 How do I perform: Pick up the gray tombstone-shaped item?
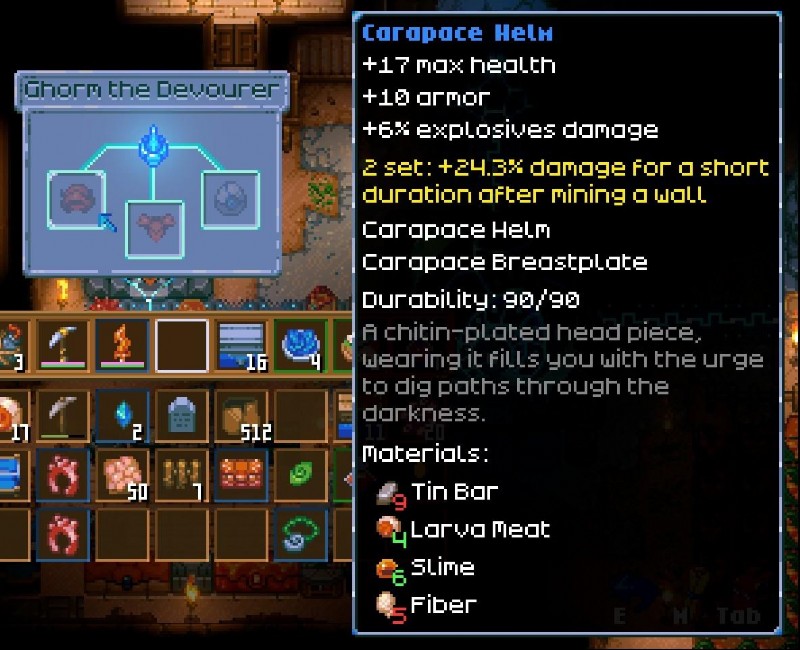coord(181,415)
